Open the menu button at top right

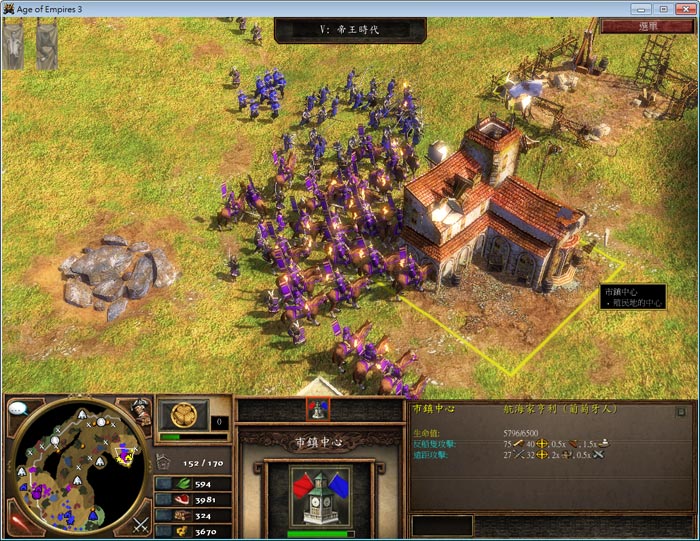point(648,27)
